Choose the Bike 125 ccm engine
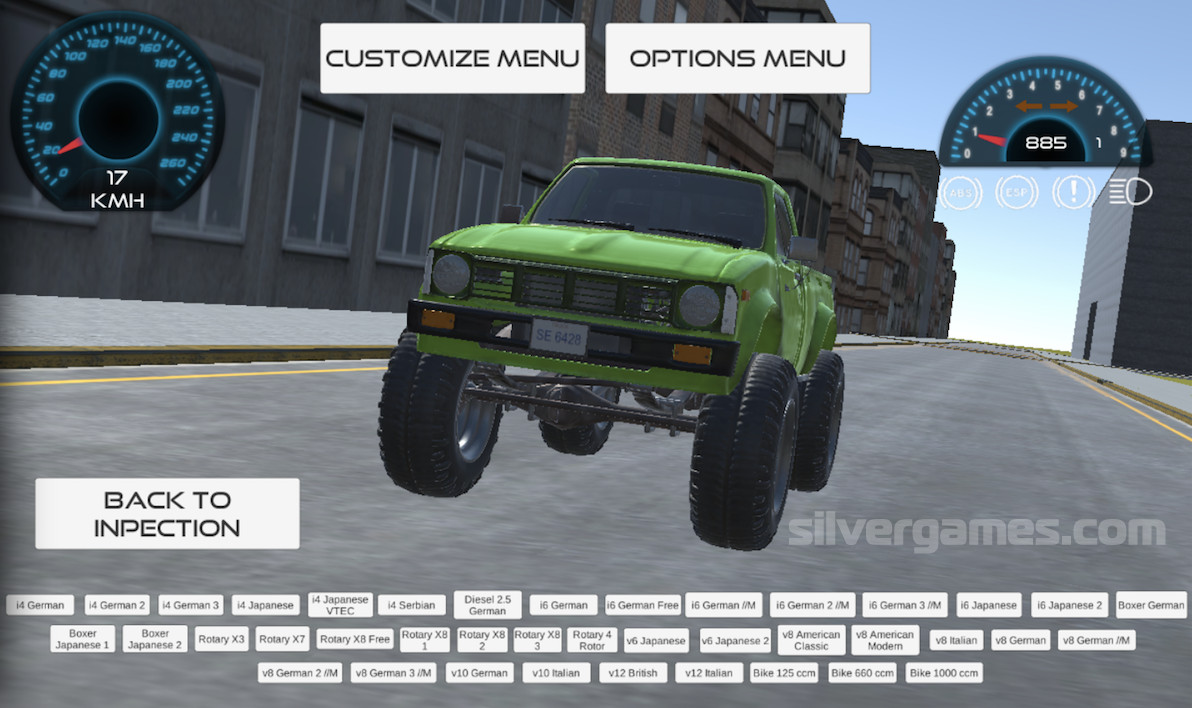Viewport: 1192px width, 708px height. [x=784, y=673]
